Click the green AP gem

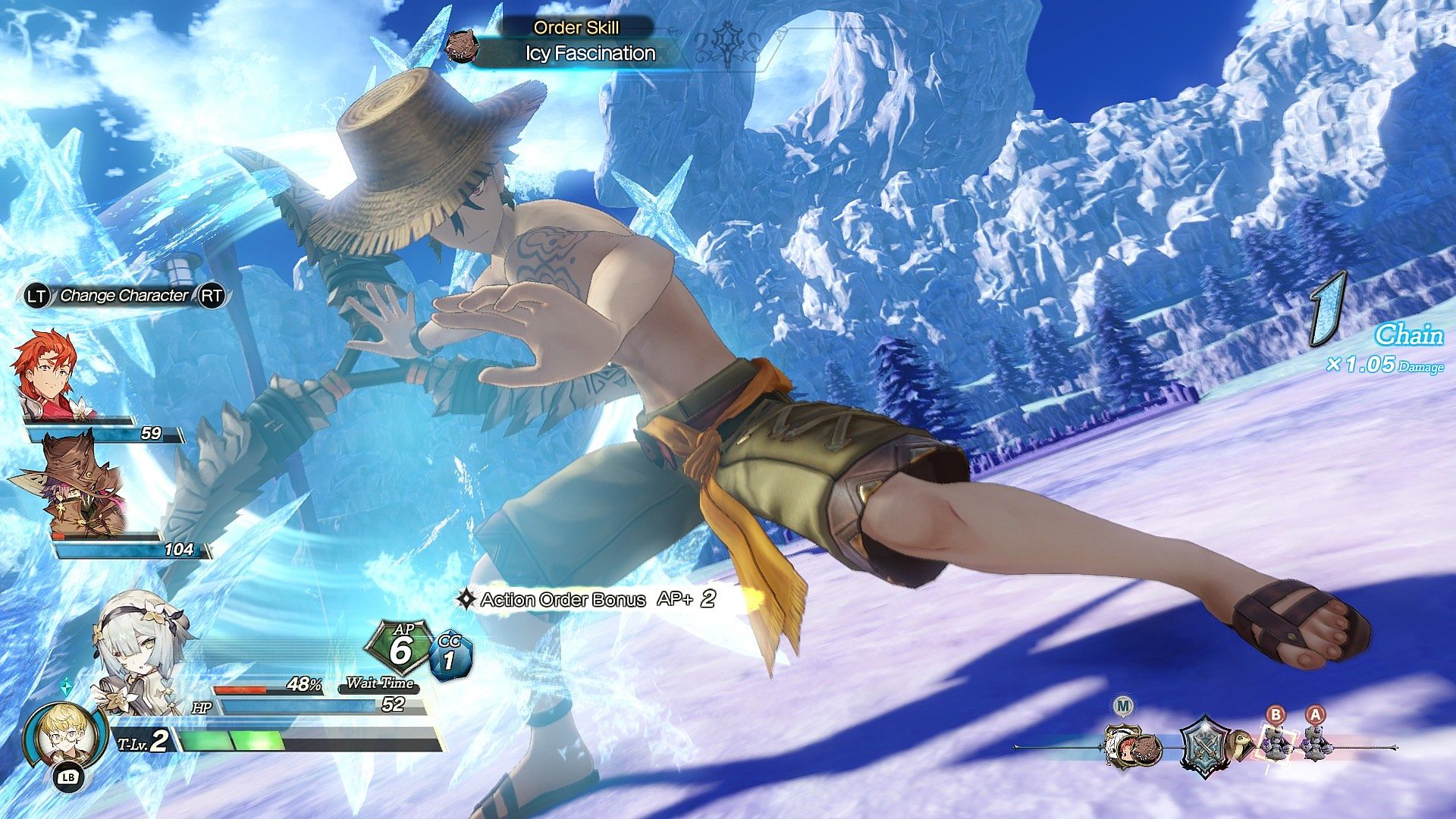400,647
